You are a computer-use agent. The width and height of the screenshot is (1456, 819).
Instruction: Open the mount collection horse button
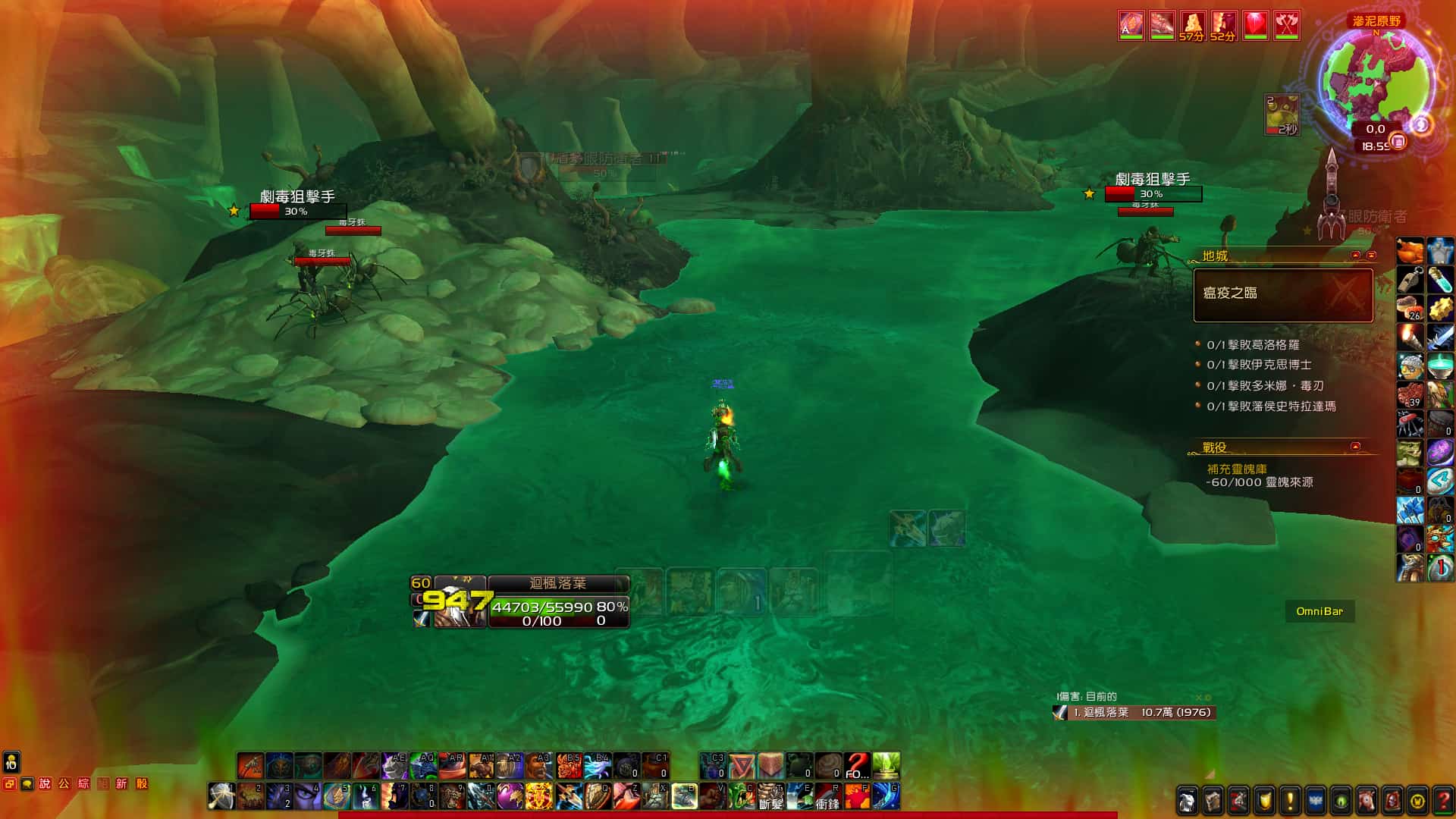point(1367,800)
